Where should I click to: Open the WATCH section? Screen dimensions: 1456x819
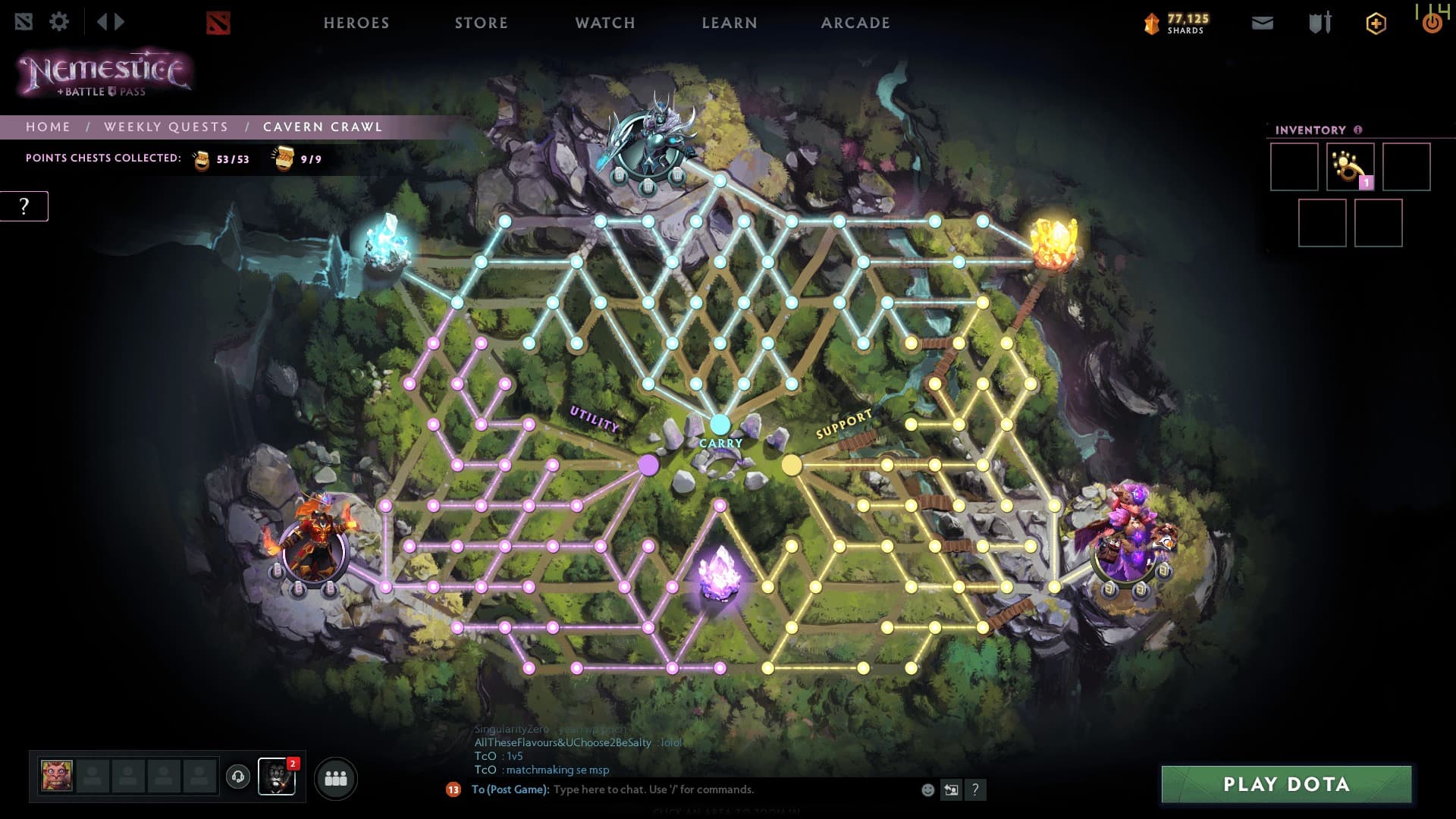[x=605, y=23]
